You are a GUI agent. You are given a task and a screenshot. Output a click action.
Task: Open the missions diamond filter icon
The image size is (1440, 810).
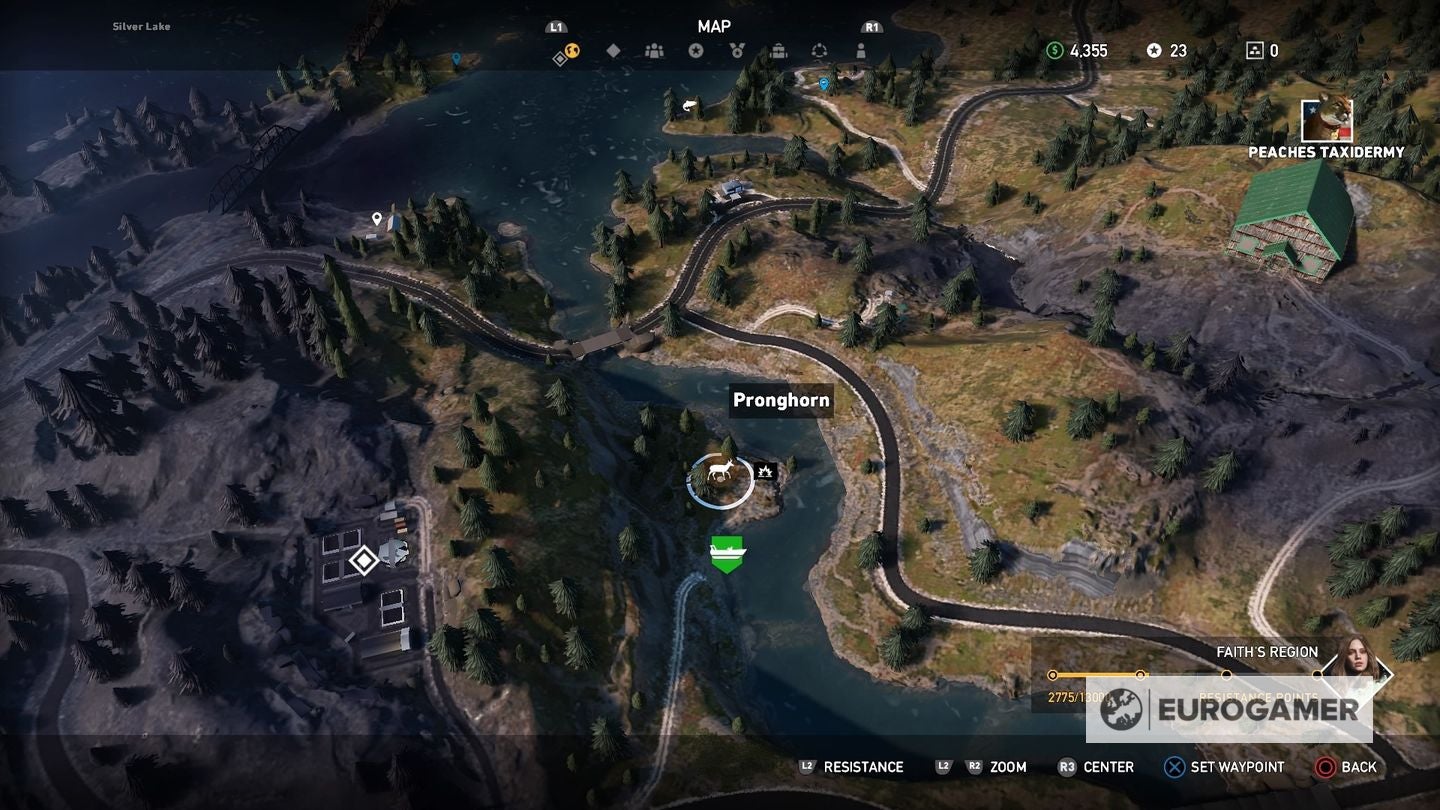pos(612,50)
